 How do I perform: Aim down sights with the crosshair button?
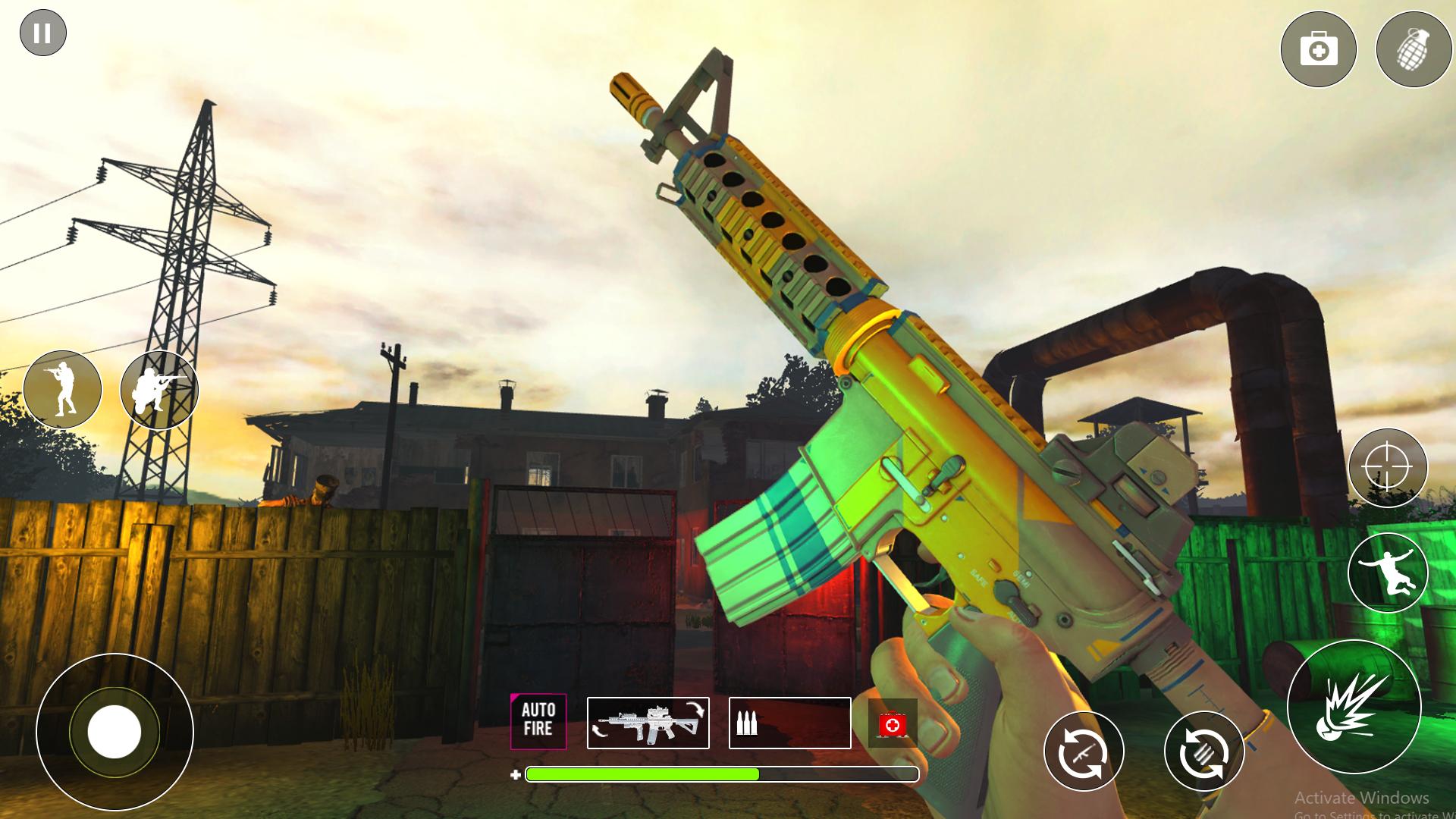pos(1388,468)
